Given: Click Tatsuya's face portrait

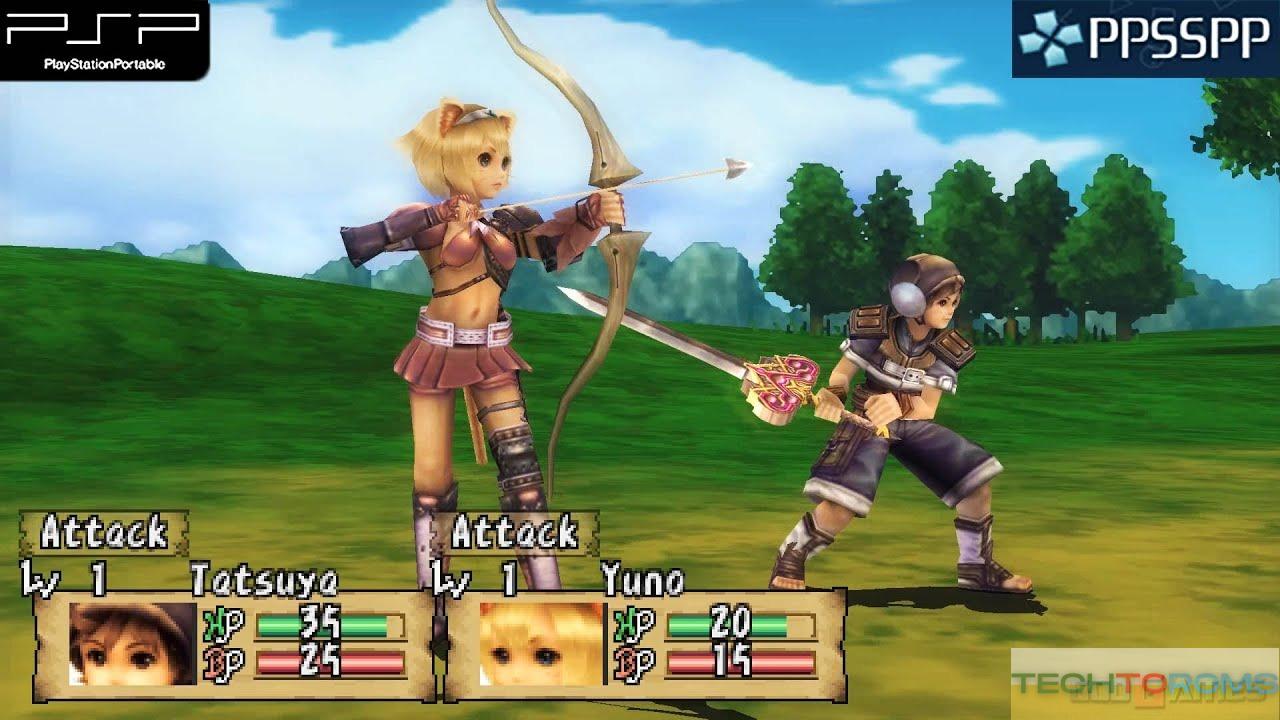Looking at the screenshot, I should pyautogui.click(x=133, y=643).
